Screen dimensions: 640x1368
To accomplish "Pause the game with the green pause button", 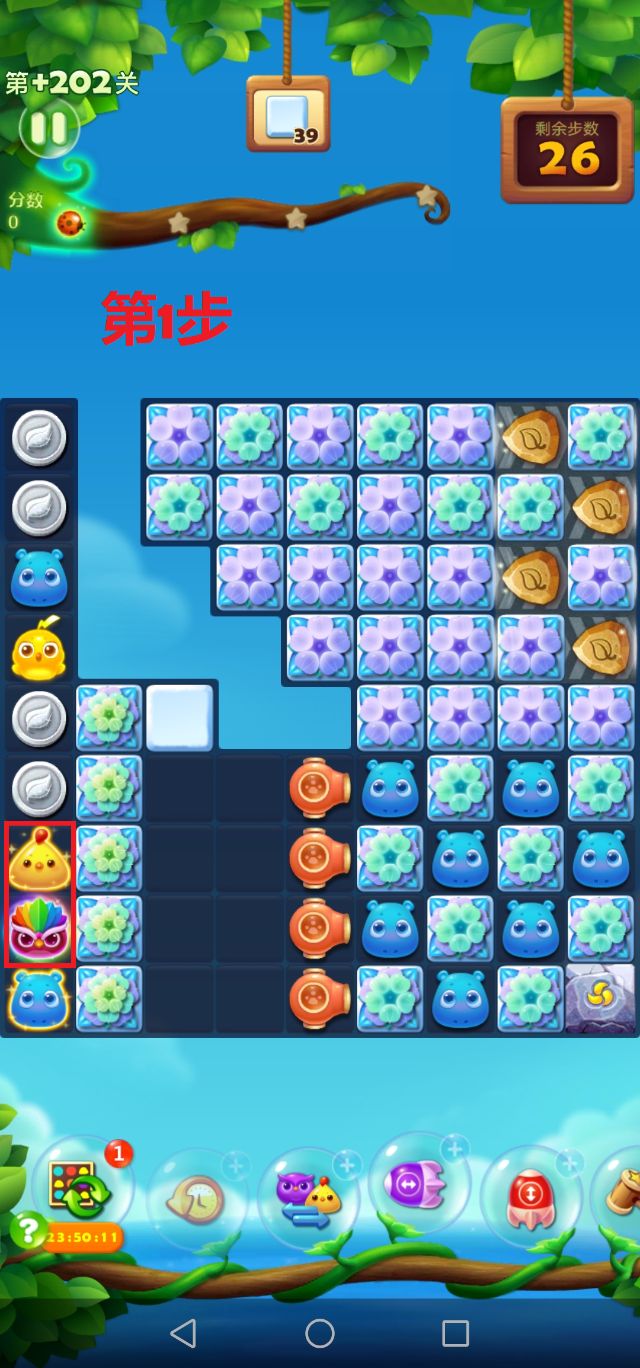I will point(47,127).
